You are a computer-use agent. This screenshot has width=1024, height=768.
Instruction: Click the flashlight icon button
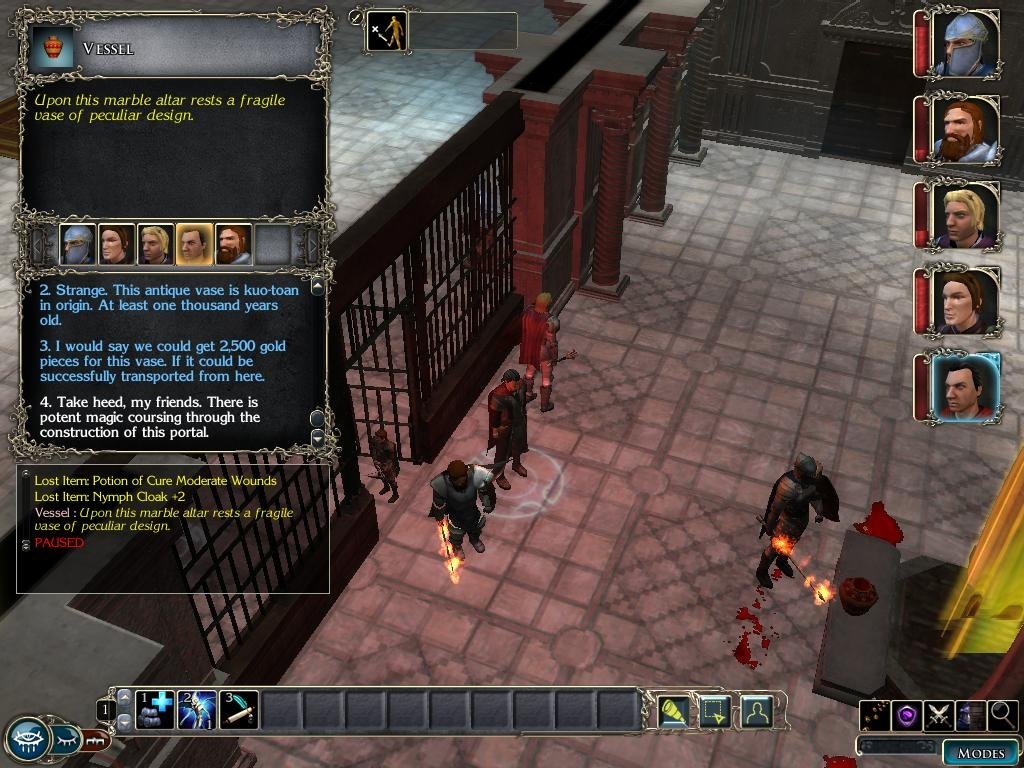point(673,711)
